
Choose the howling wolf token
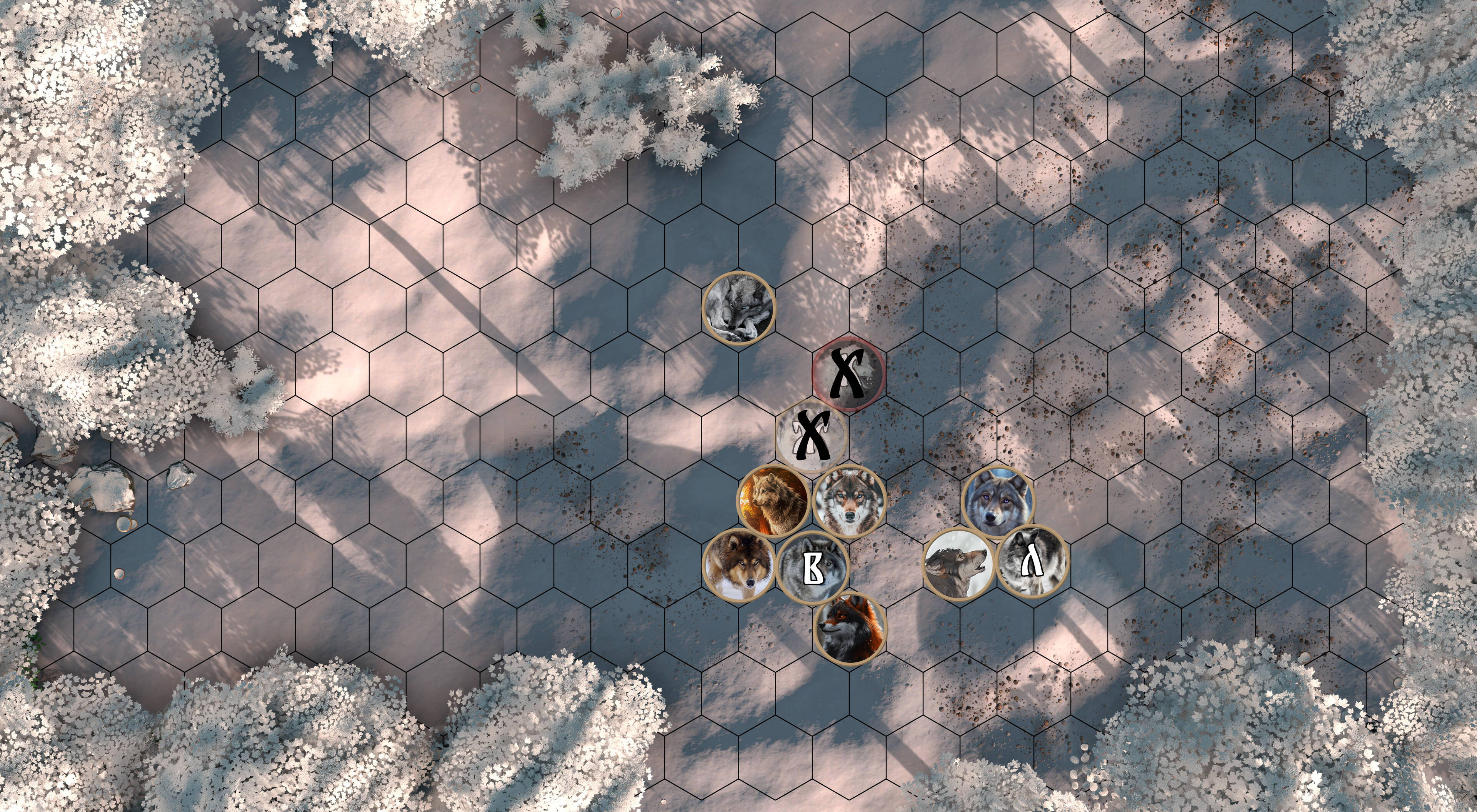(x=958, y=564)
